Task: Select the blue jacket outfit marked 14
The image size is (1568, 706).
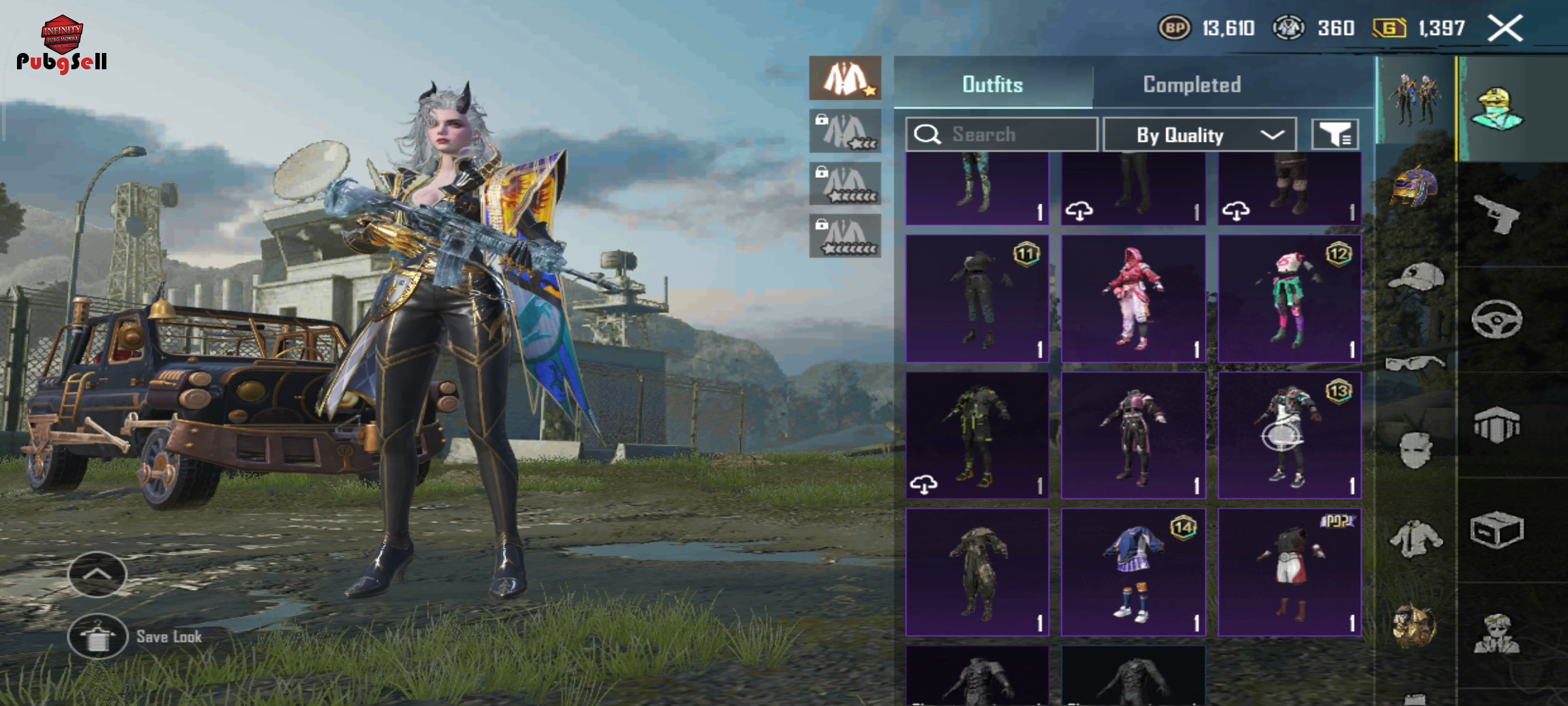Action: [x=1134, y=573]
